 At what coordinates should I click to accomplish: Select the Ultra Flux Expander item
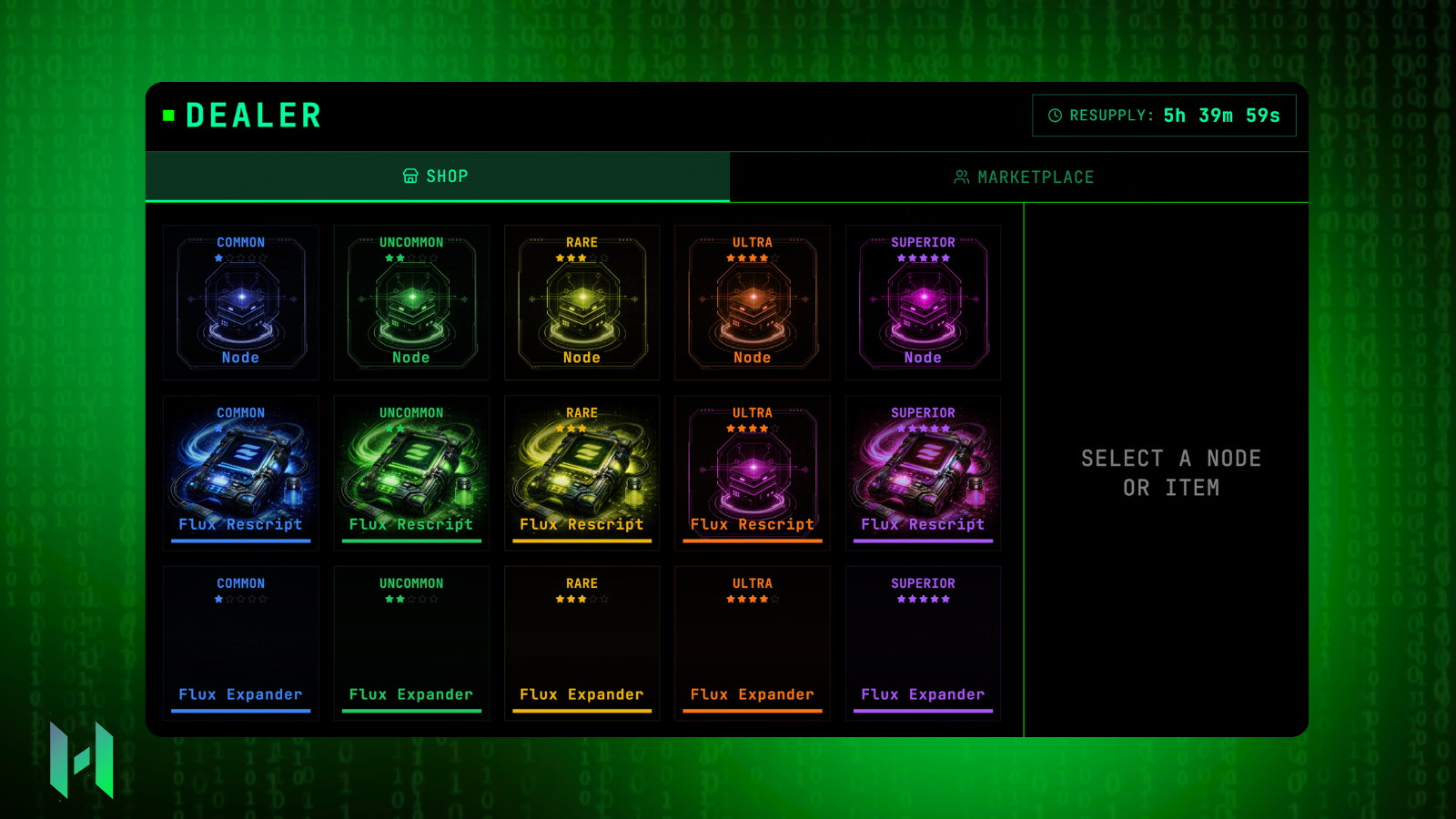(x=753, y=642)
